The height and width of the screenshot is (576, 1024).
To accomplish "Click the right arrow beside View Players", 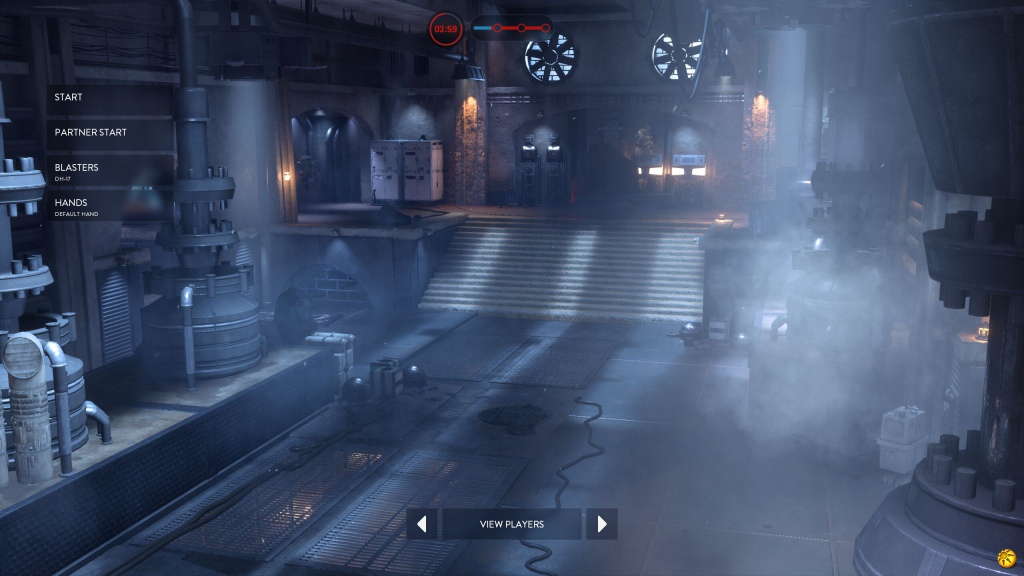I will pos(602,524).
